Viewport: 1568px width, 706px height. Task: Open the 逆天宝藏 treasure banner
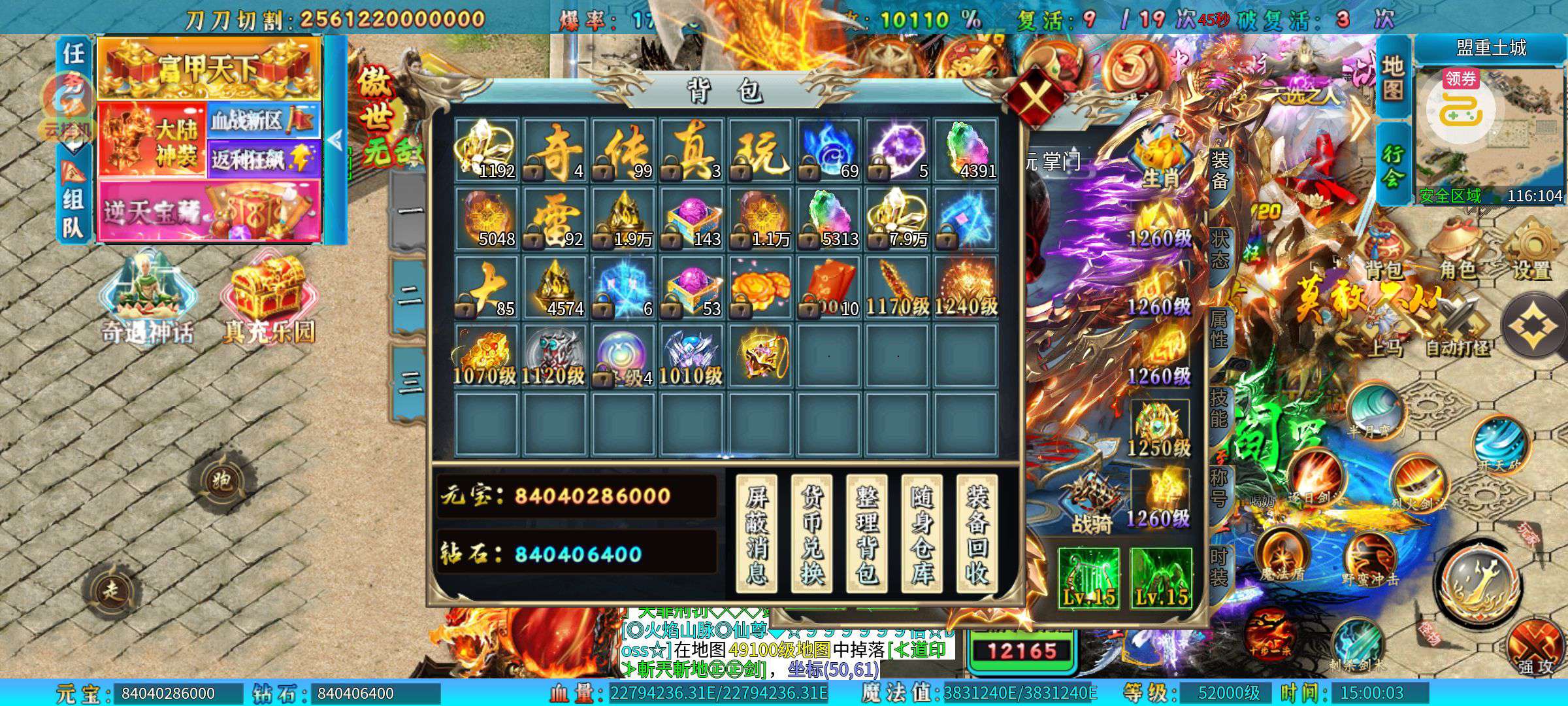coord(209,210)
